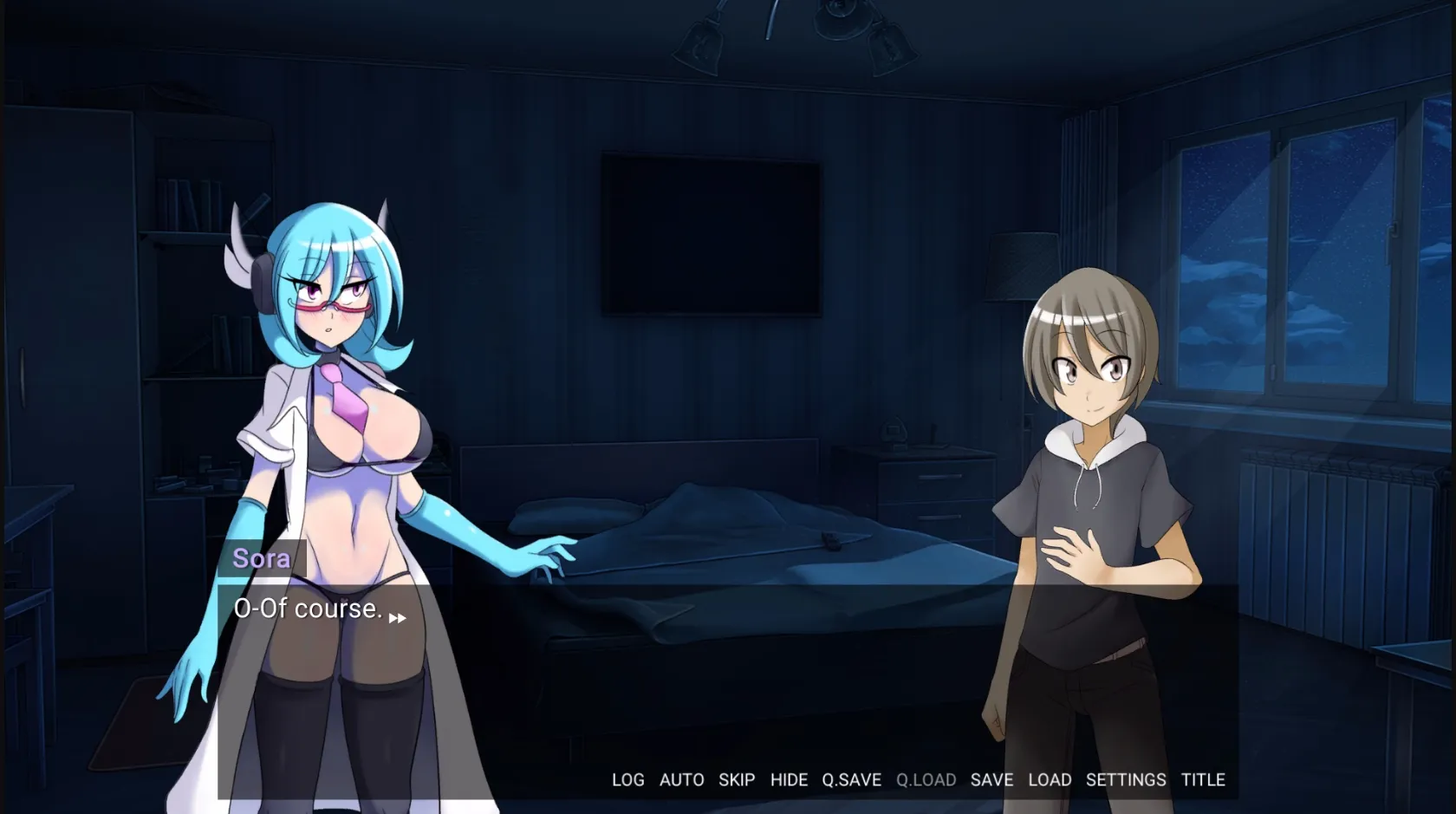The height and width of the screenshot is (814, 1456).
Task: Open the SAVE screen
Action: pyautogui.click(x=992, y=779)
